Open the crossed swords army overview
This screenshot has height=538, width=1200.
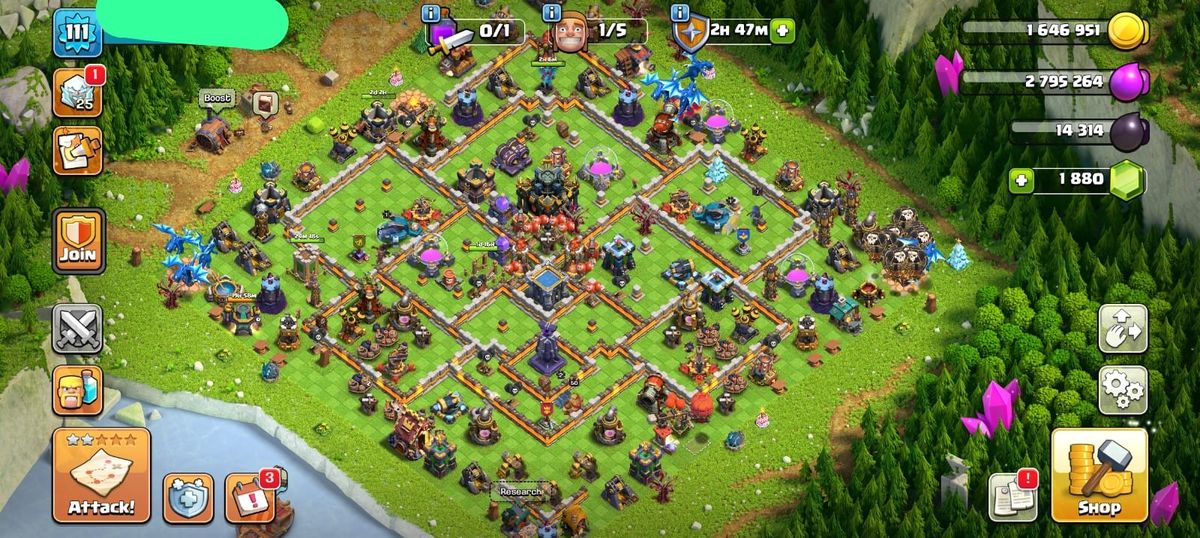(78, 328)
